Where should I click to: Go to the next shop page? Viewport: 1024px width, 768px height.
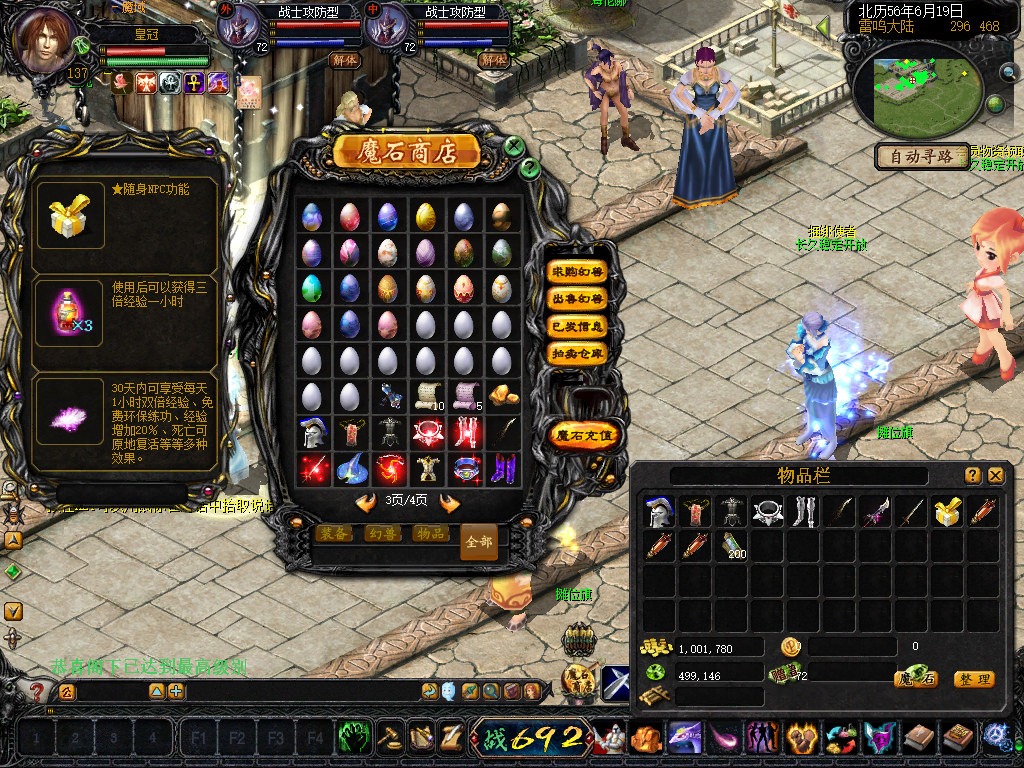[449, 501]
